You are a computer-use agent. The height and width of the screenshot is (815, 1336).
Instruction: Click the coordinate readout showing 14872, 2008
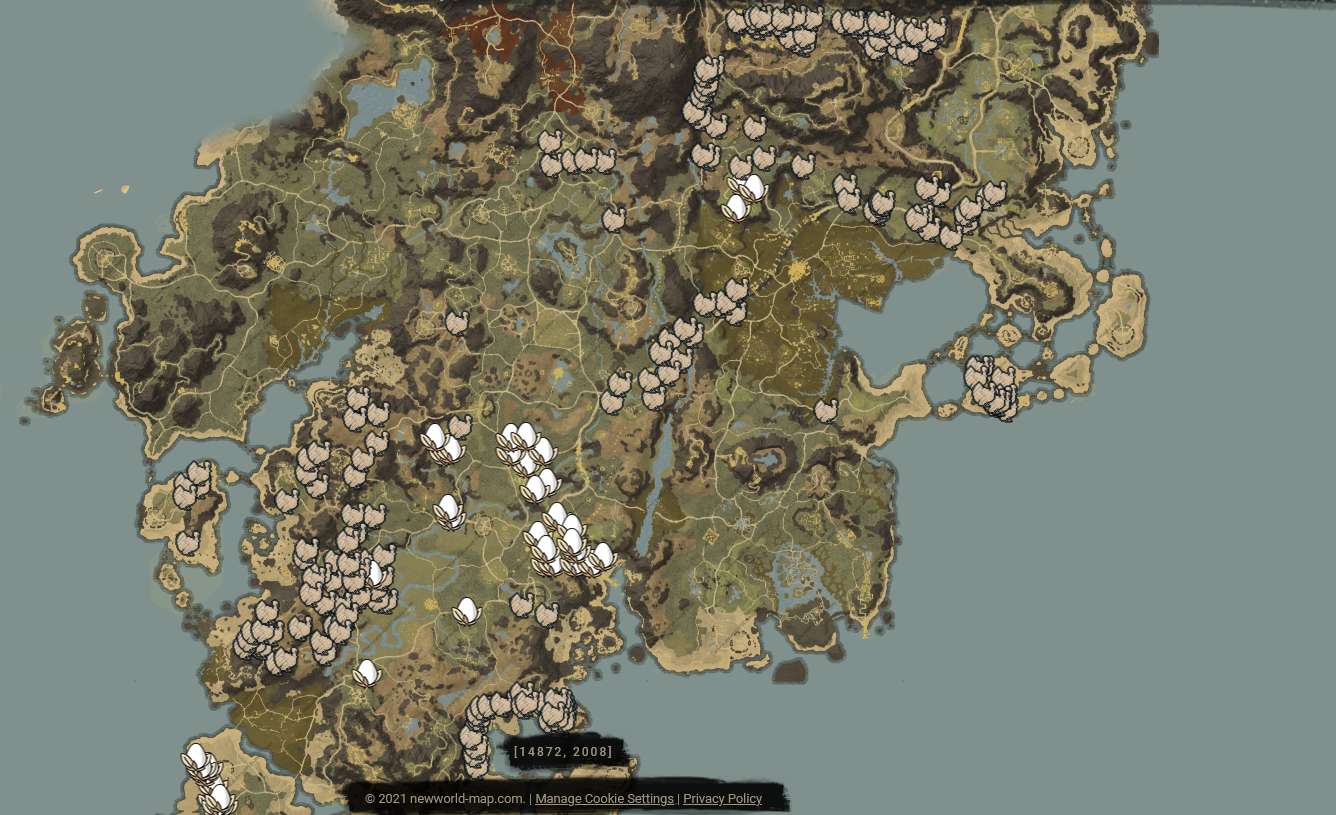click(564, 749)
